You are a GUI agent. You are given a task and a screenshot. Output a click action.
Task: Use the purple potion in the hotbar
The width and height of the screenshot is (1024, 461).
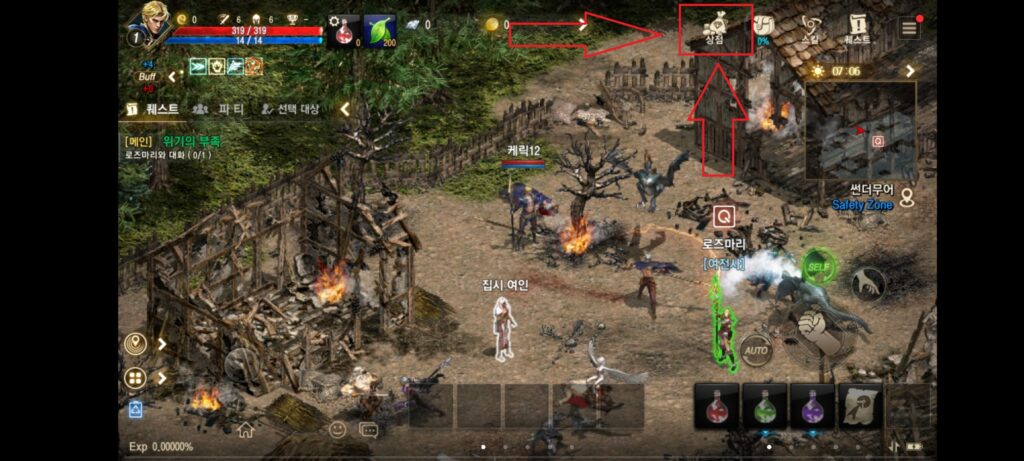pyautogui.click(x=813, y=407)
